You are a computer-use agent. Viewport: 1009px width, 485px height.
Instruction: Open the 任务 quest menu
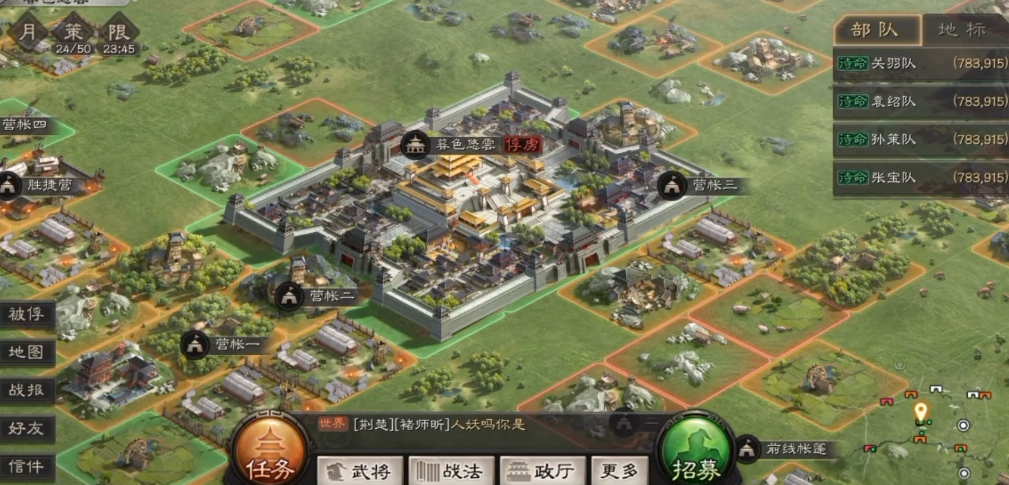265,456
